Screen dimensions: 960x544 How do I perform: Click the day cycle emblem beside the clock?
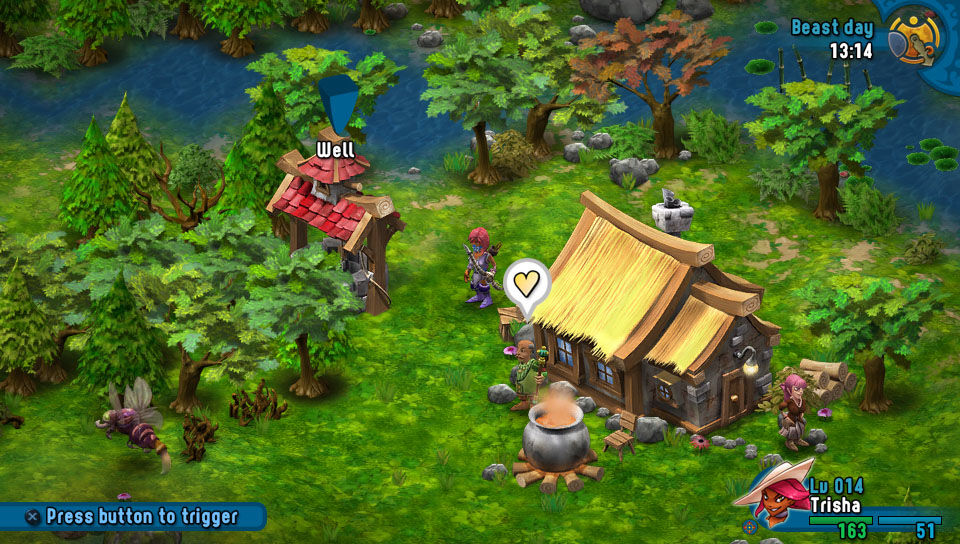pyautogui.click(x=916, y=36)
